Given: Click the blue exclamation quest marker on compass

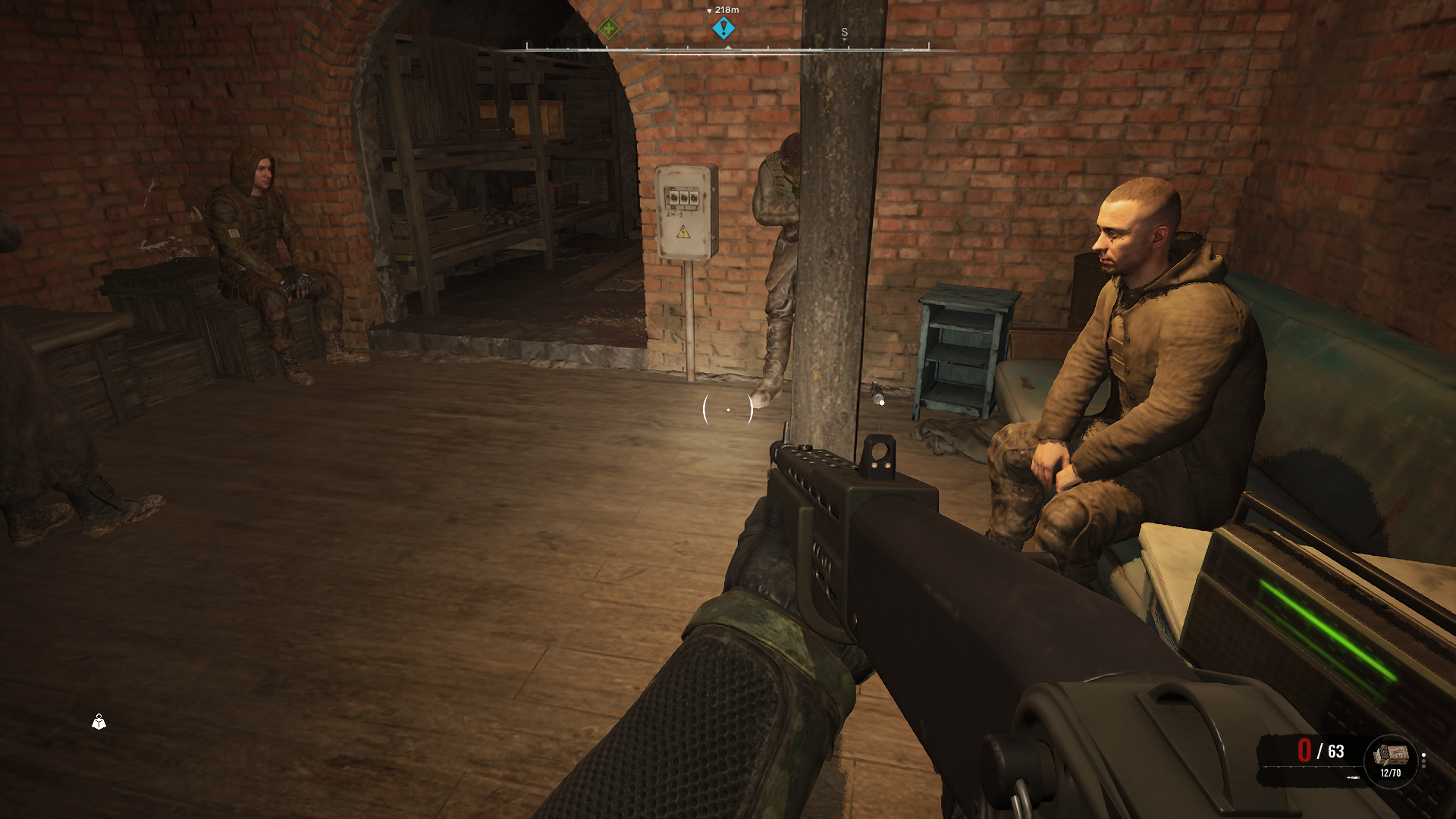Looking at the screenshot, I should [x=723, y=29].
